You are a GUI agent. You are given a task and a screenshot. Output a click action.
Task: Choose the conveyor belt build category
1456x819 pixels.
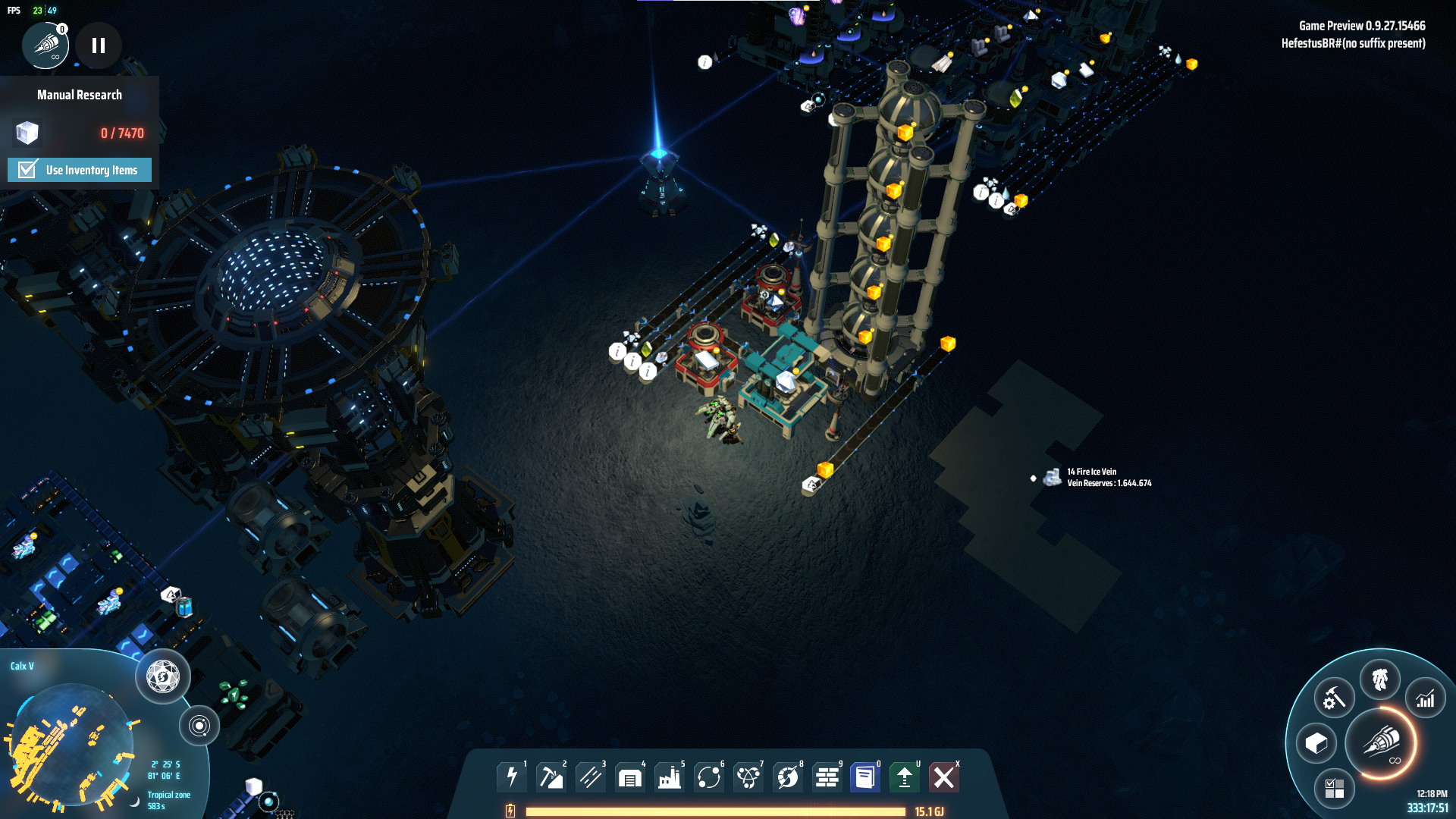[591, 777]
